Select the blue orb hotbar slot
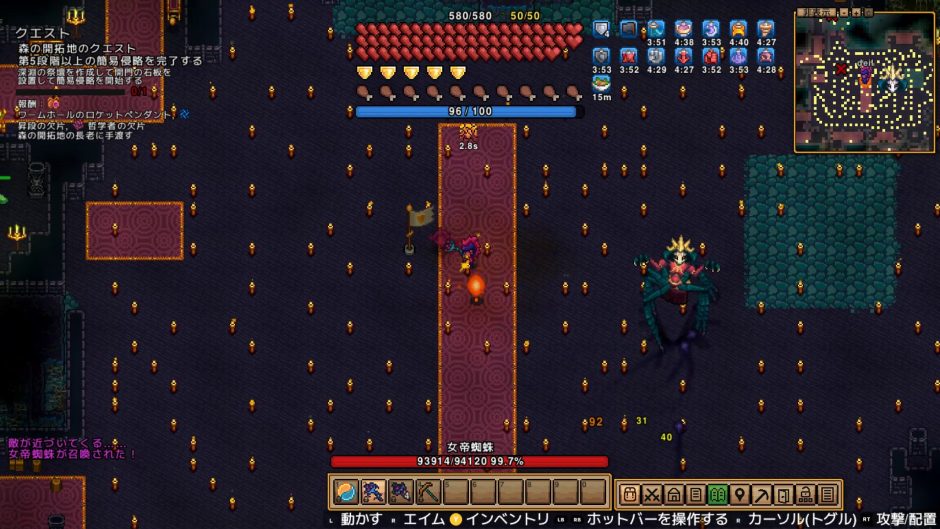This screenshot has width=940, height=529. click(344, 492)
